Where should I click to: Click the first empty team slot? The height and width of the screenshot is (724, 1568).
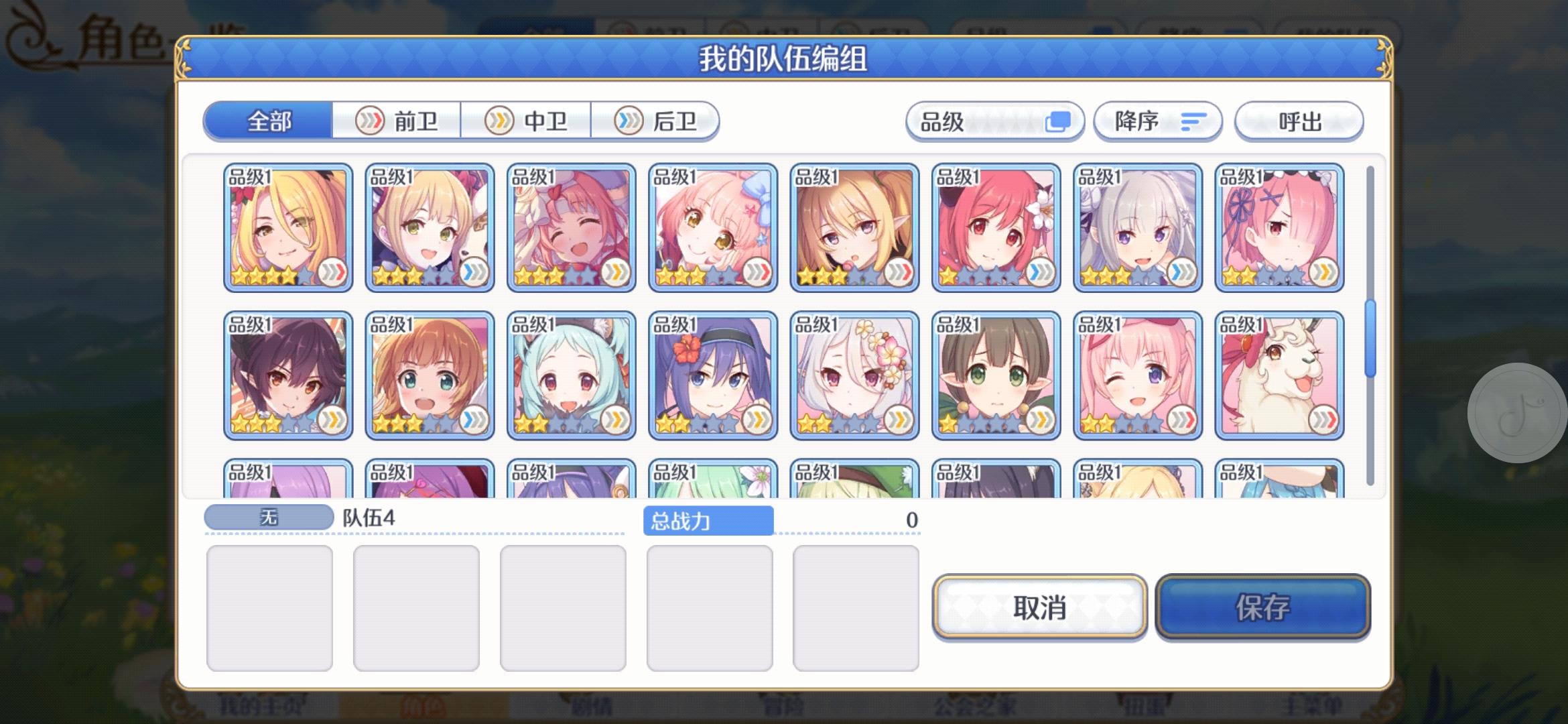coord(269,607)
